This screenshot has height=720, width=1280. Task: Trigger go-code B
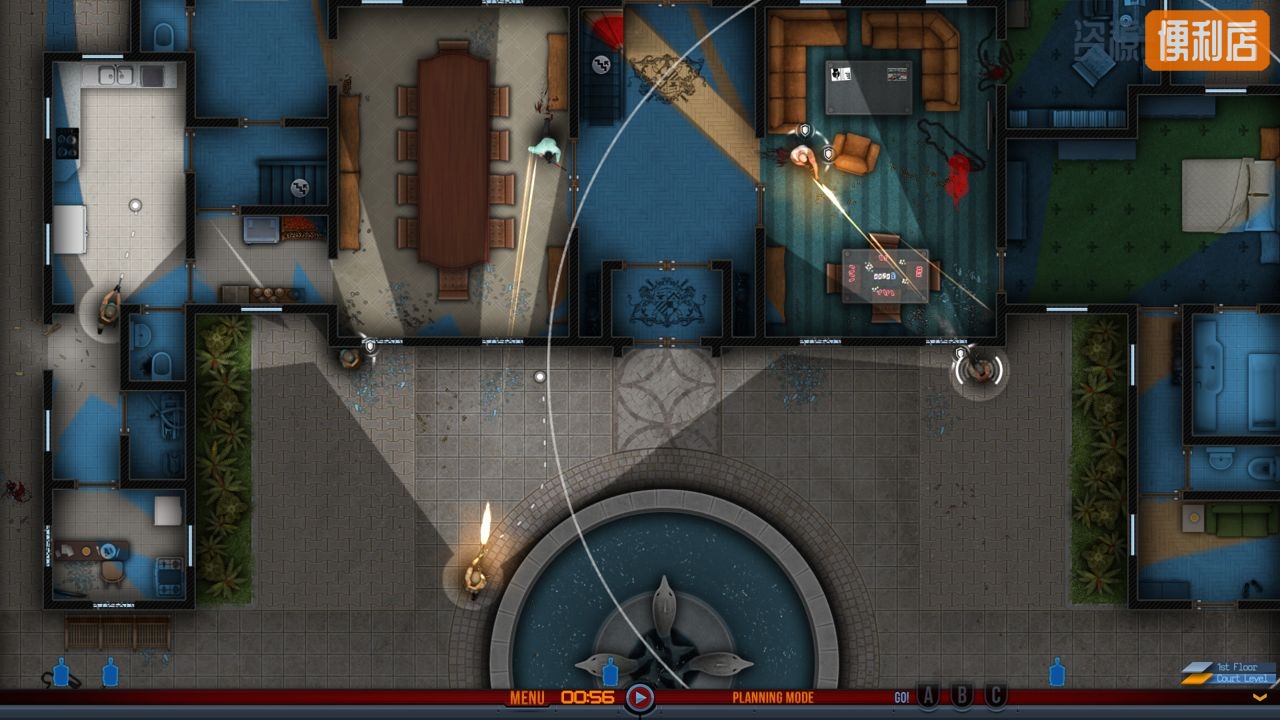[962, 696]
